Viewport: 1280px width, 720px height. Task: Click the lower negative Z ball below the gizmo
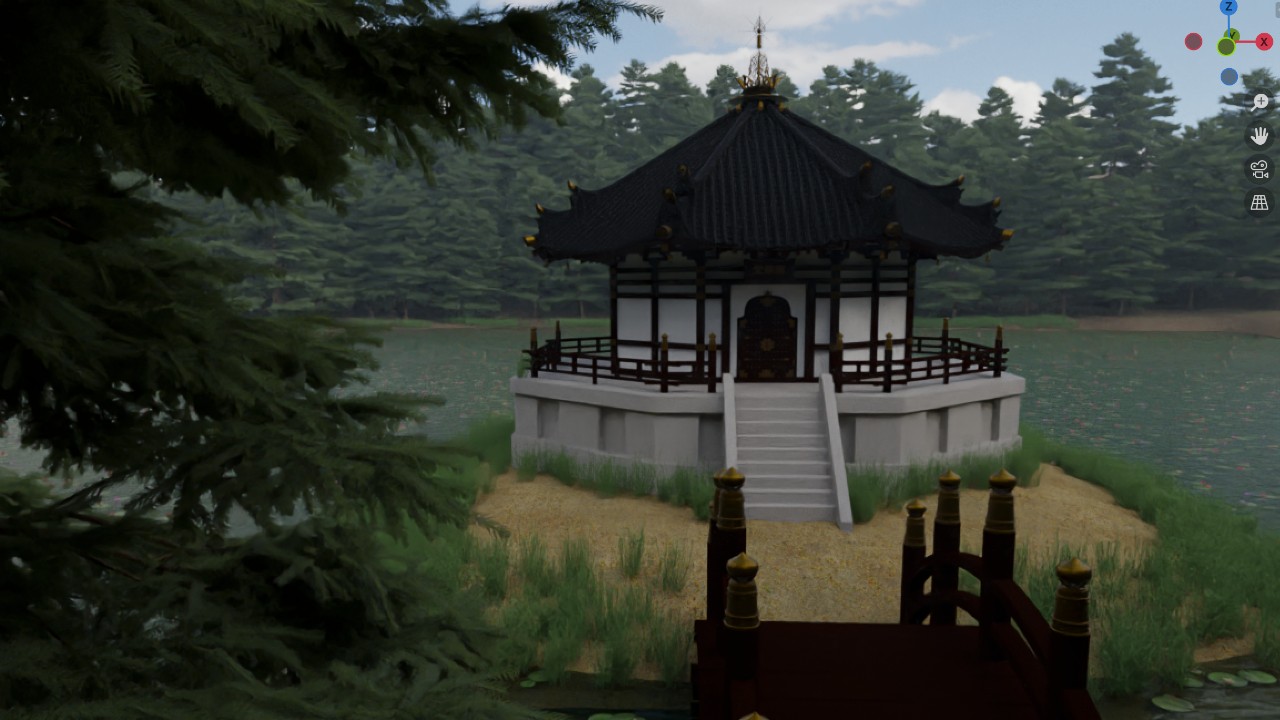pyautogui.click(x=1228, y=75)
